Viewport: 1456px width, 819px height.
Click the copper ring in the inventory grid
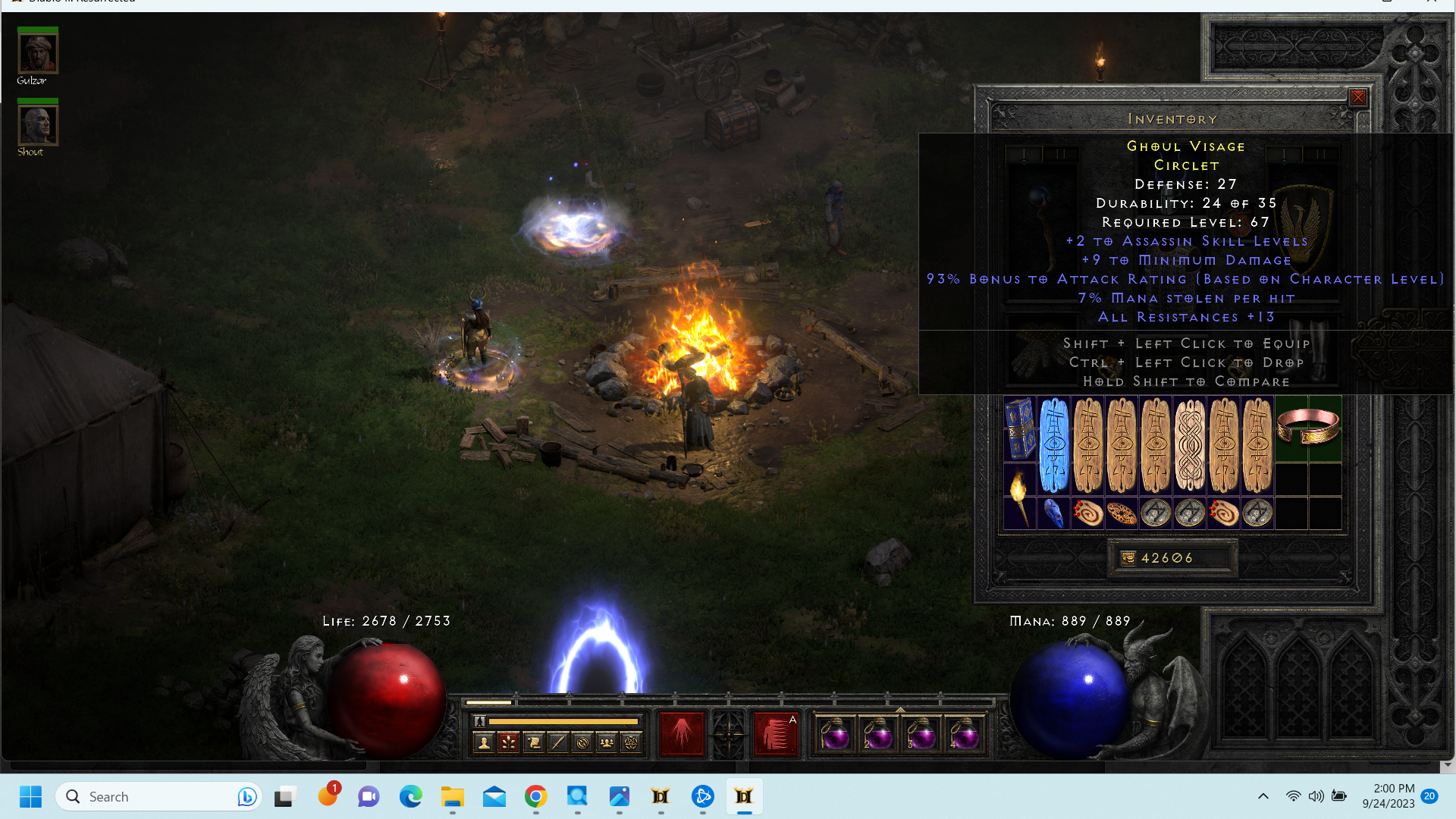(x=1310, y=427)
